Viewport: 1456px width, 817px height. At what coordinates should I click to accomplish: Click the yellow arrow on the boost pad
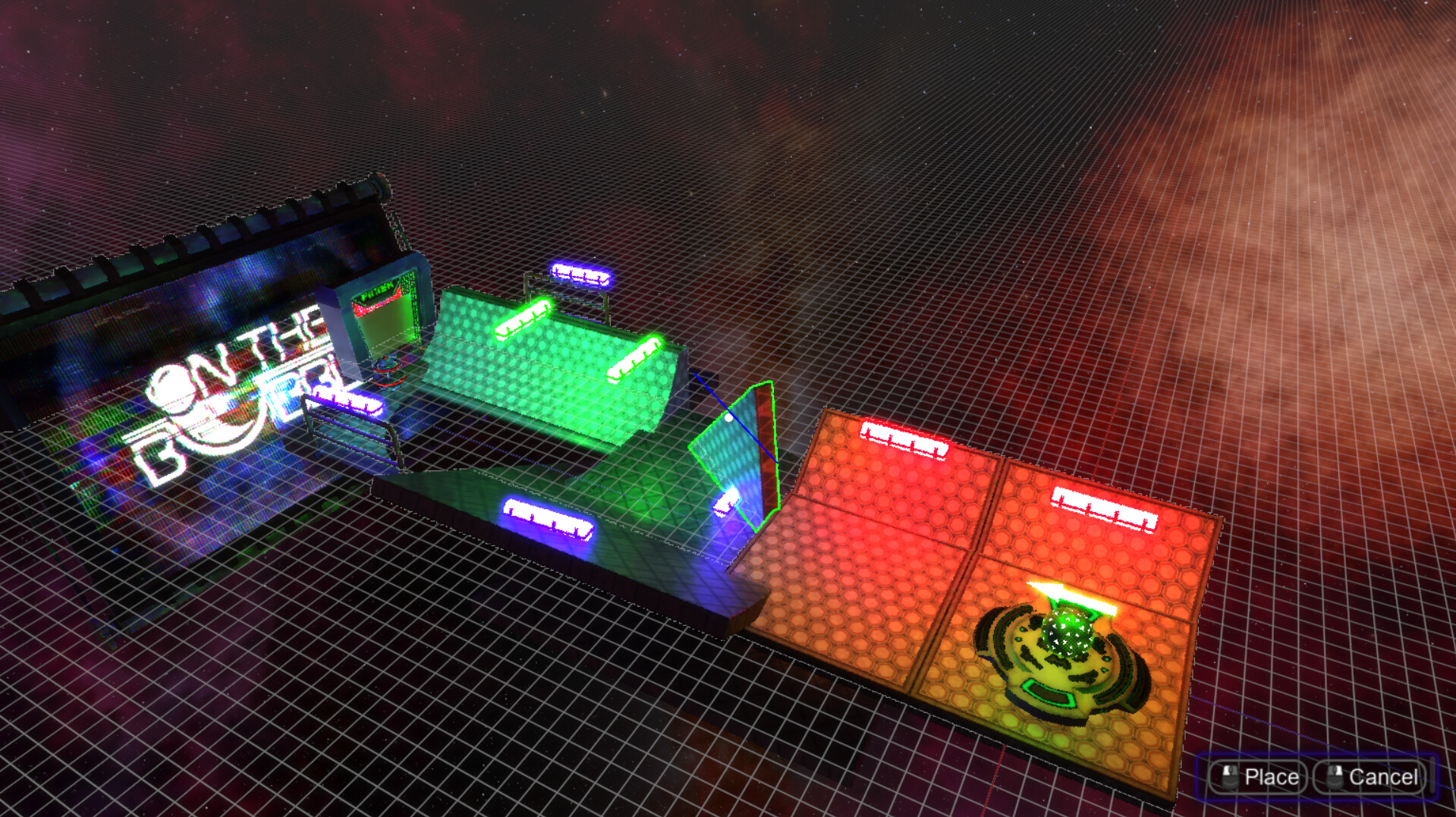(1055, 592)
